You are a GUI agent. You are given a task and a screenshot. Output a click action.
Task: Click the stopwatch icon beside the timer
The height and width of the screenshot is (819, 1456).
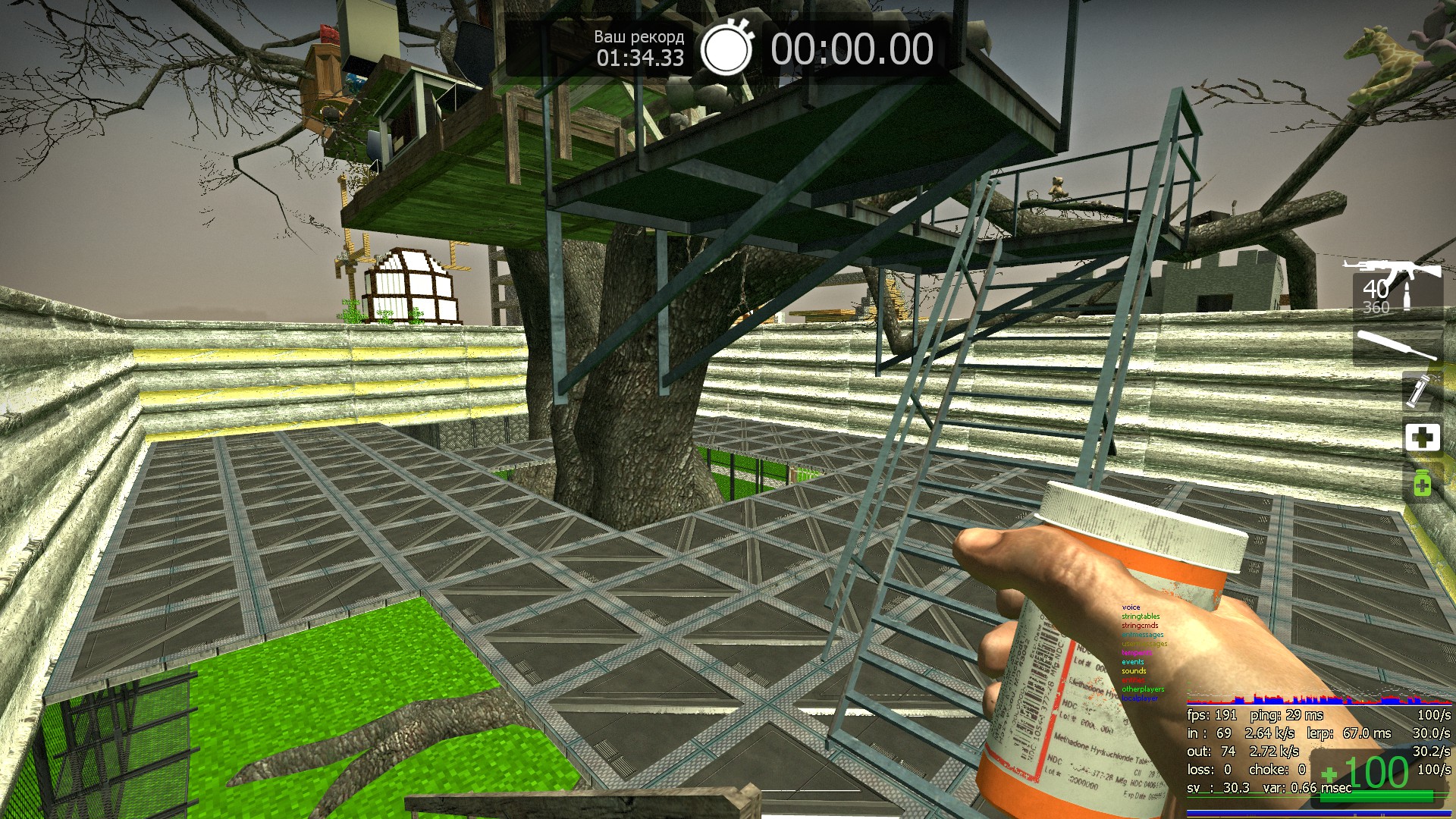coord(726,49)
